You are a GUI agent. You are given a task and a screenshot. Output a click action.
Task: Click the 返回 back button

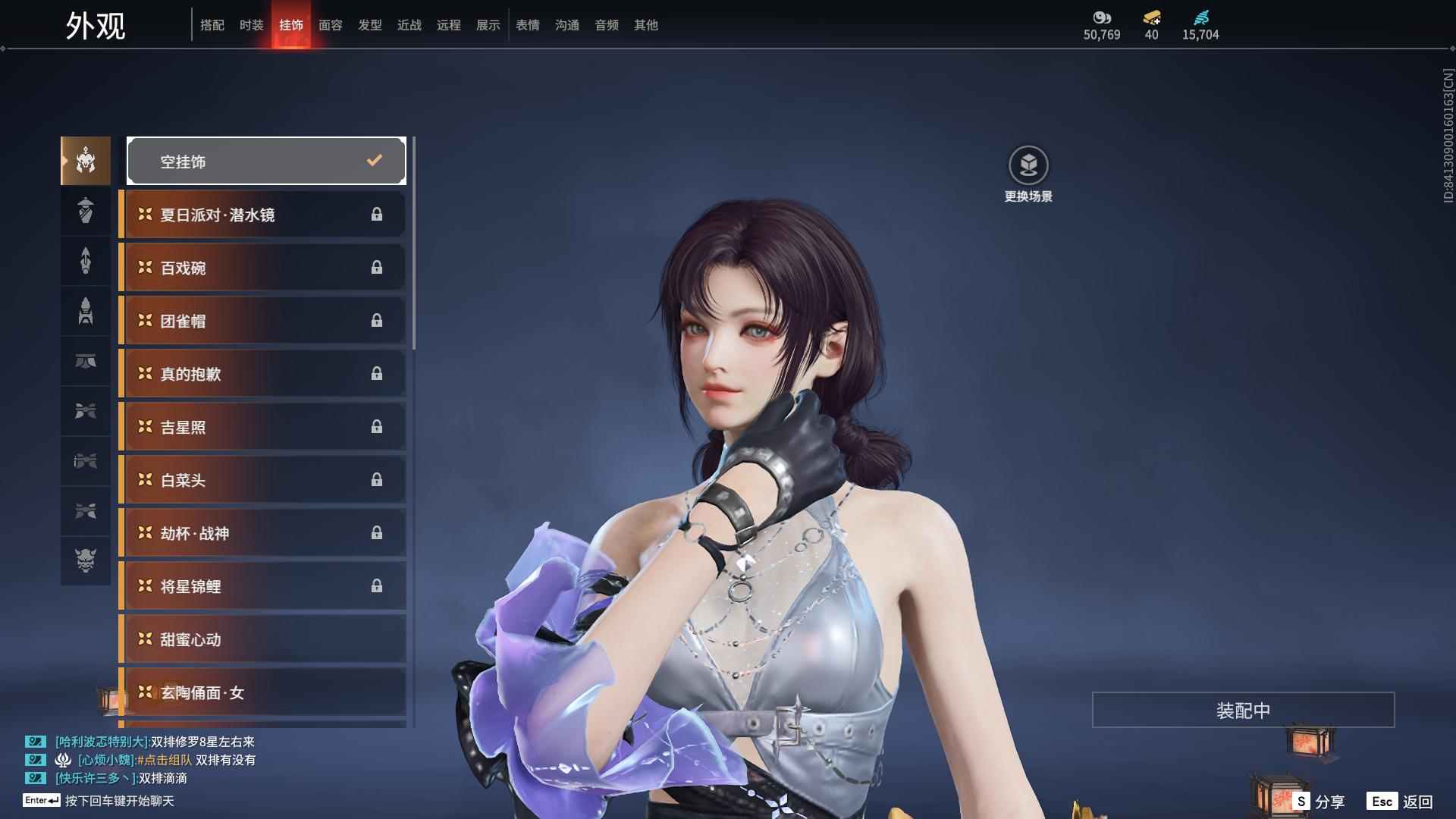[1400, 801]
